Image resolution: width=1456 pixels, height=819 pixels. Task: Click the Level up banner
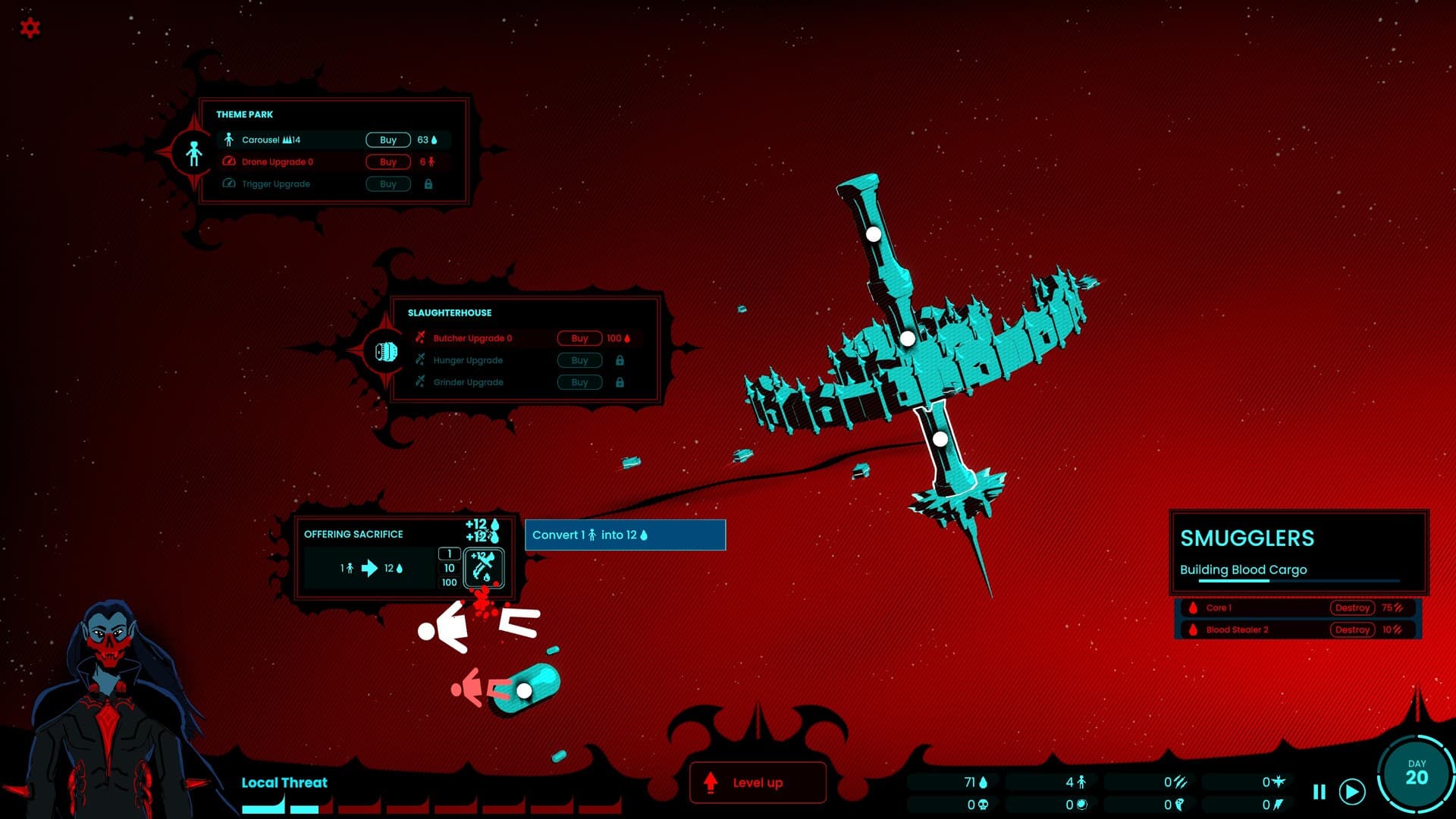point(757,783)
